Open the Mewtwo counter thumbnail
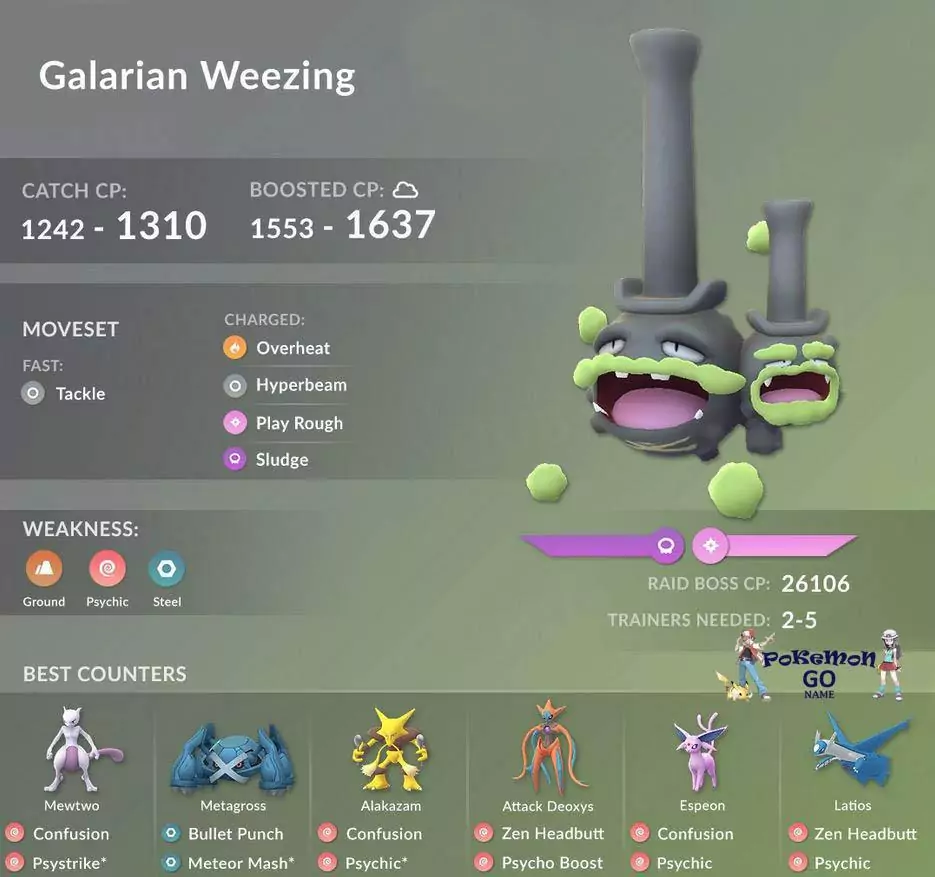This screenshot has width=935, height=877. pos(72,749)
